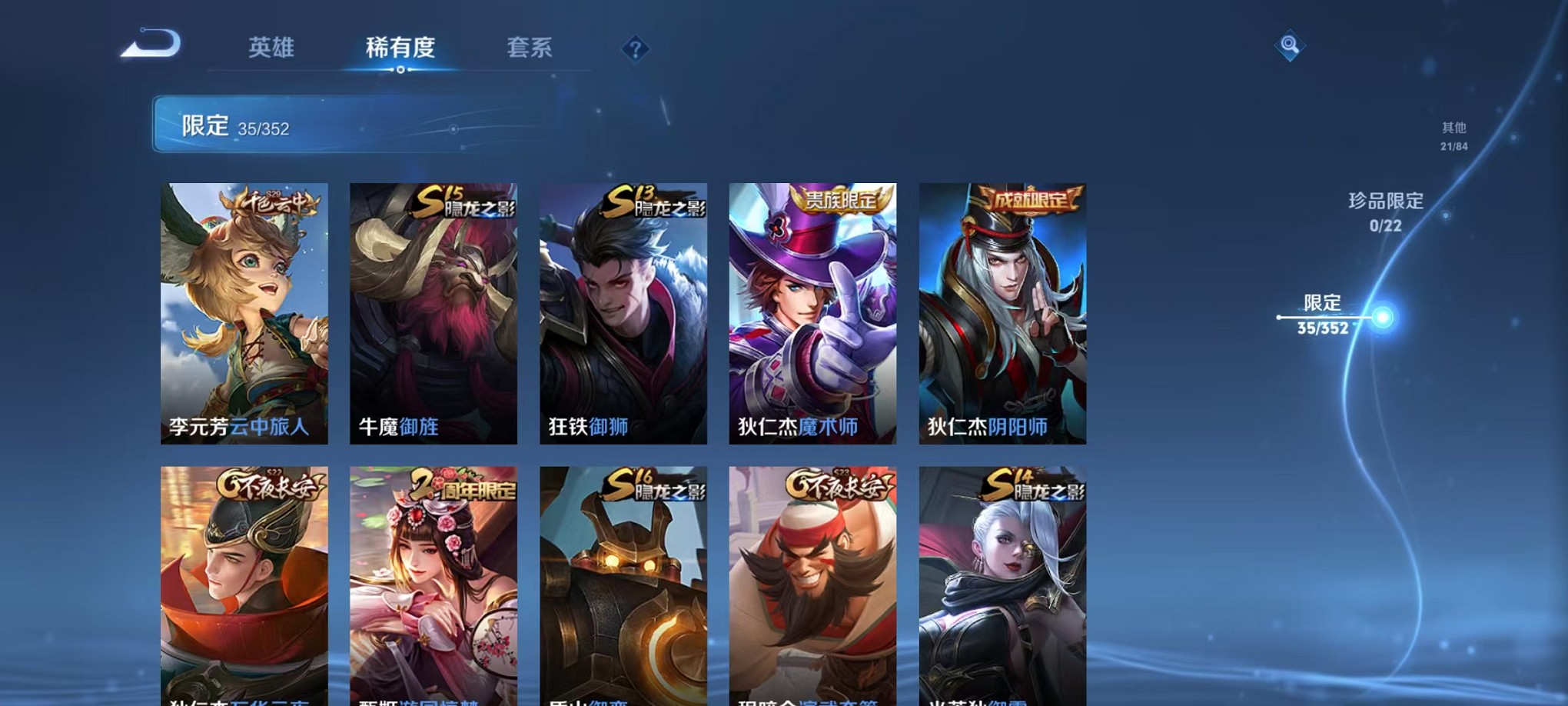Open skin search via the magnifier icon
Image resolution: width=1568 pixels, height=706 pixels.
(1288, 46)
